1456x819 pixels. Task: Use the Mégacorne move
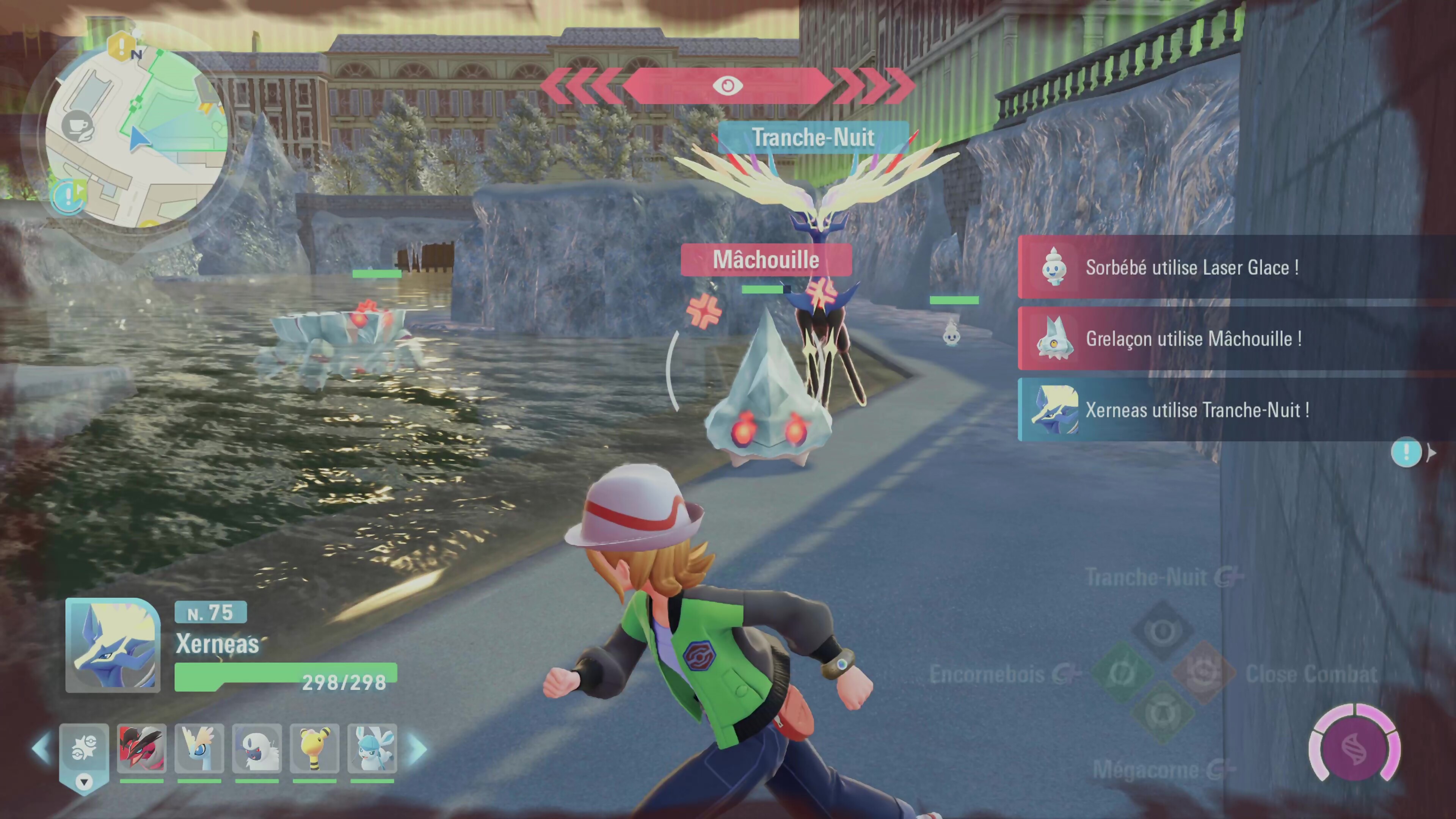coord(1163,713)
